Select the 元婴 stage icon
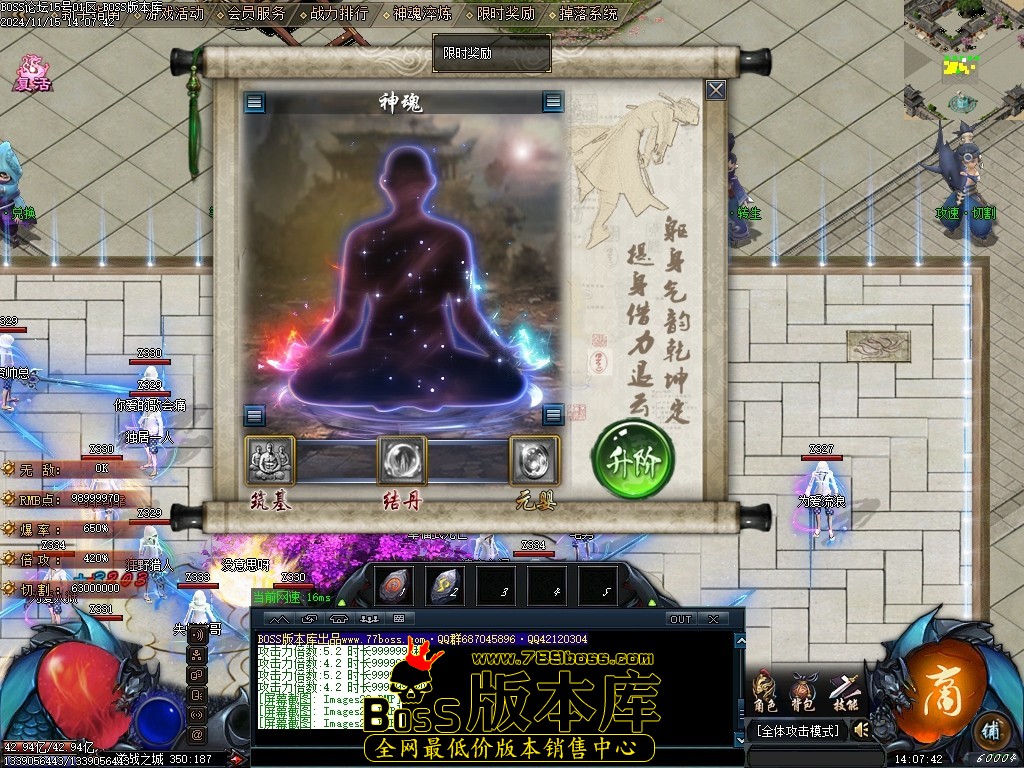This screenshot has width=1024, height=768. pos(534,460)
